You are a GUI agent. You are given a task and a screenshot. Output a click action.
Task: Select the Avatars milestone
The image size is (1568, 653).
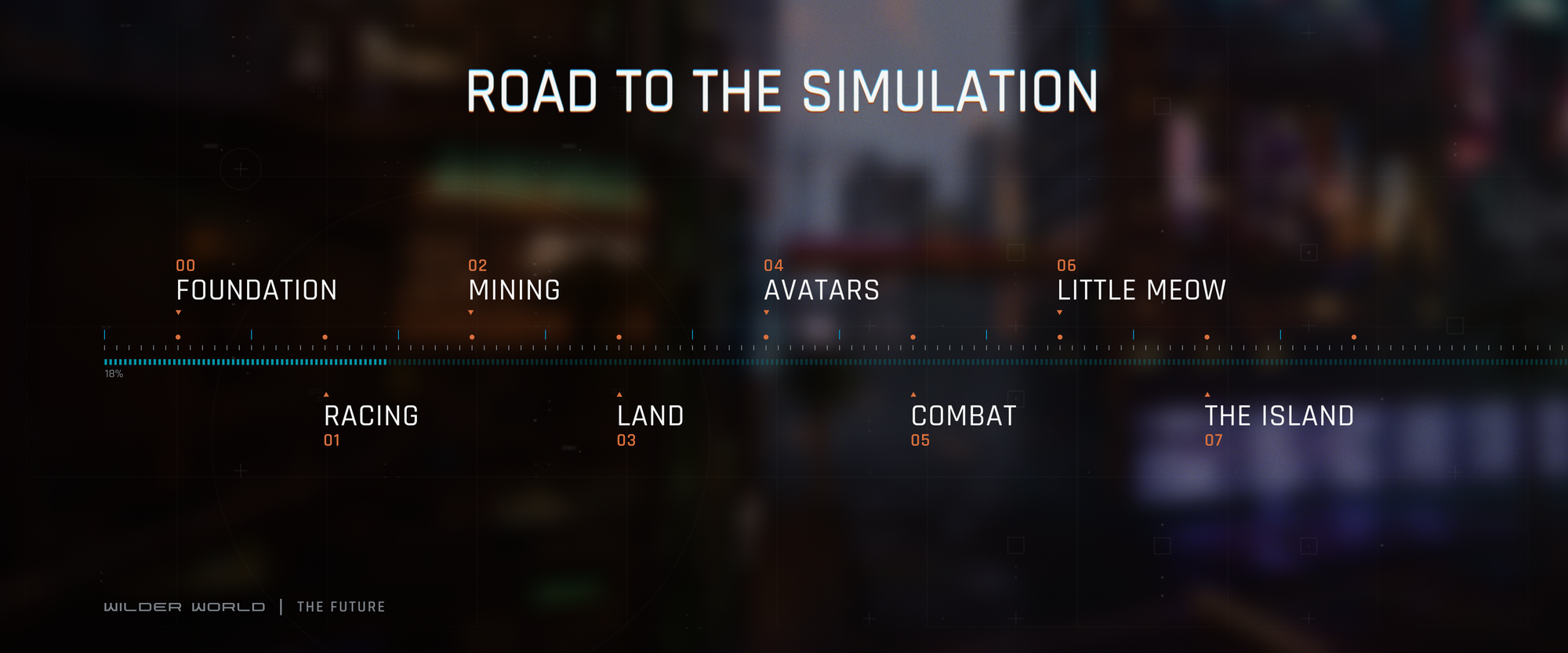(822, 290)
